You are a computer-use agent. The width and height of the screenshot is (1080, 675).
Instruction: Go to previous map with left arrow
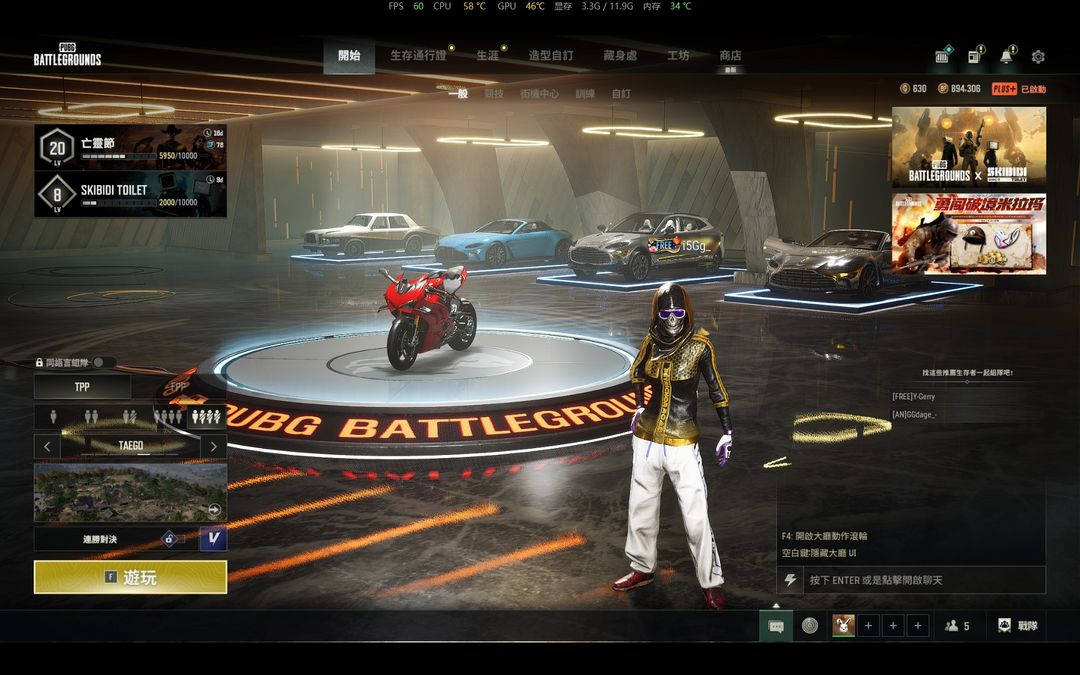coord(47,446)
